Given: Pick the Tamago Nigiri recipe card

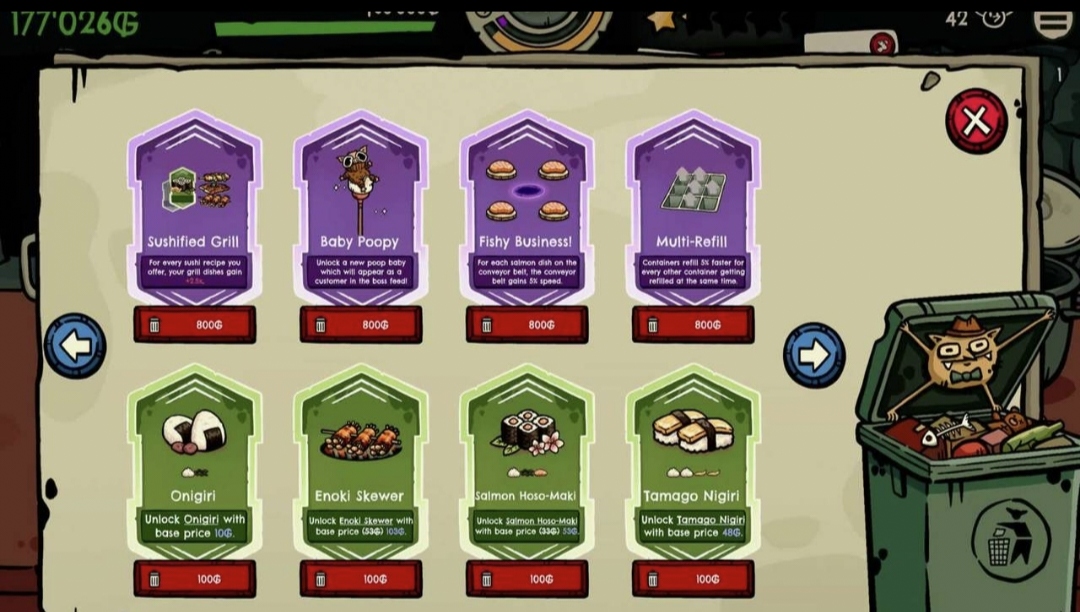Looking at the screenshot, I should (x=692, y=462).
